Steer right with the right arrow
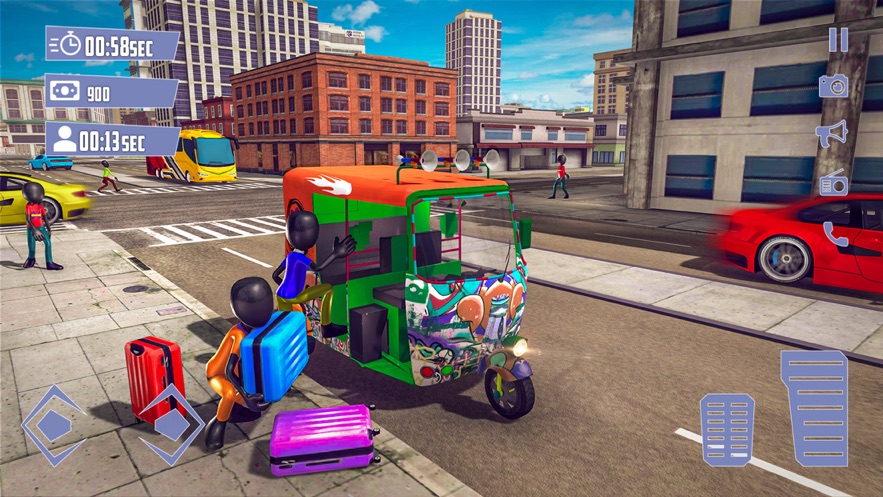This screenshot has width=883, height=497. click(170, 425)
